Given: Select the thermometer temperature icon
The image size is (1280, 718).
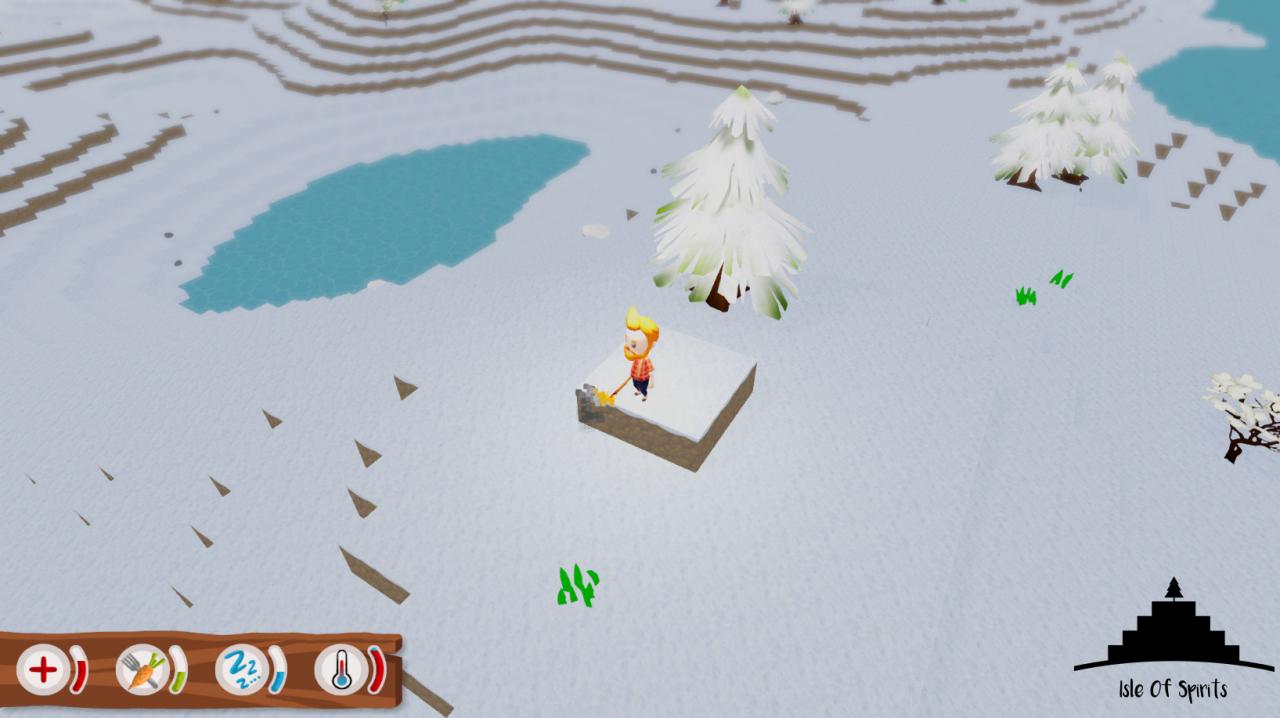Looking at the screenshot, I should point(340,669).
